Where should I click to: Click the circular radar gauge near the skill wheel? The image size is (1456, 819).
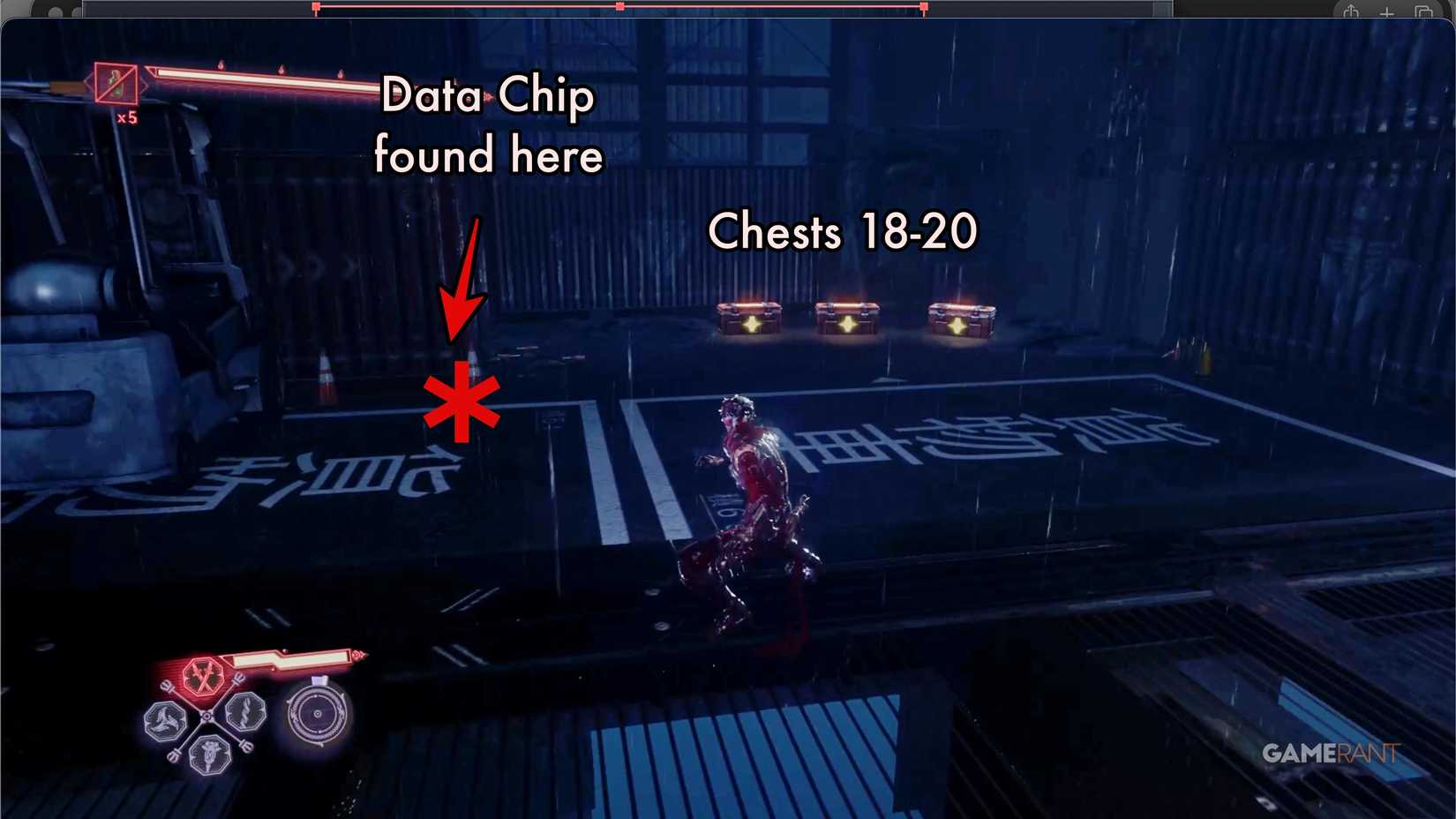pyautogui.click(x=316, y=714)
